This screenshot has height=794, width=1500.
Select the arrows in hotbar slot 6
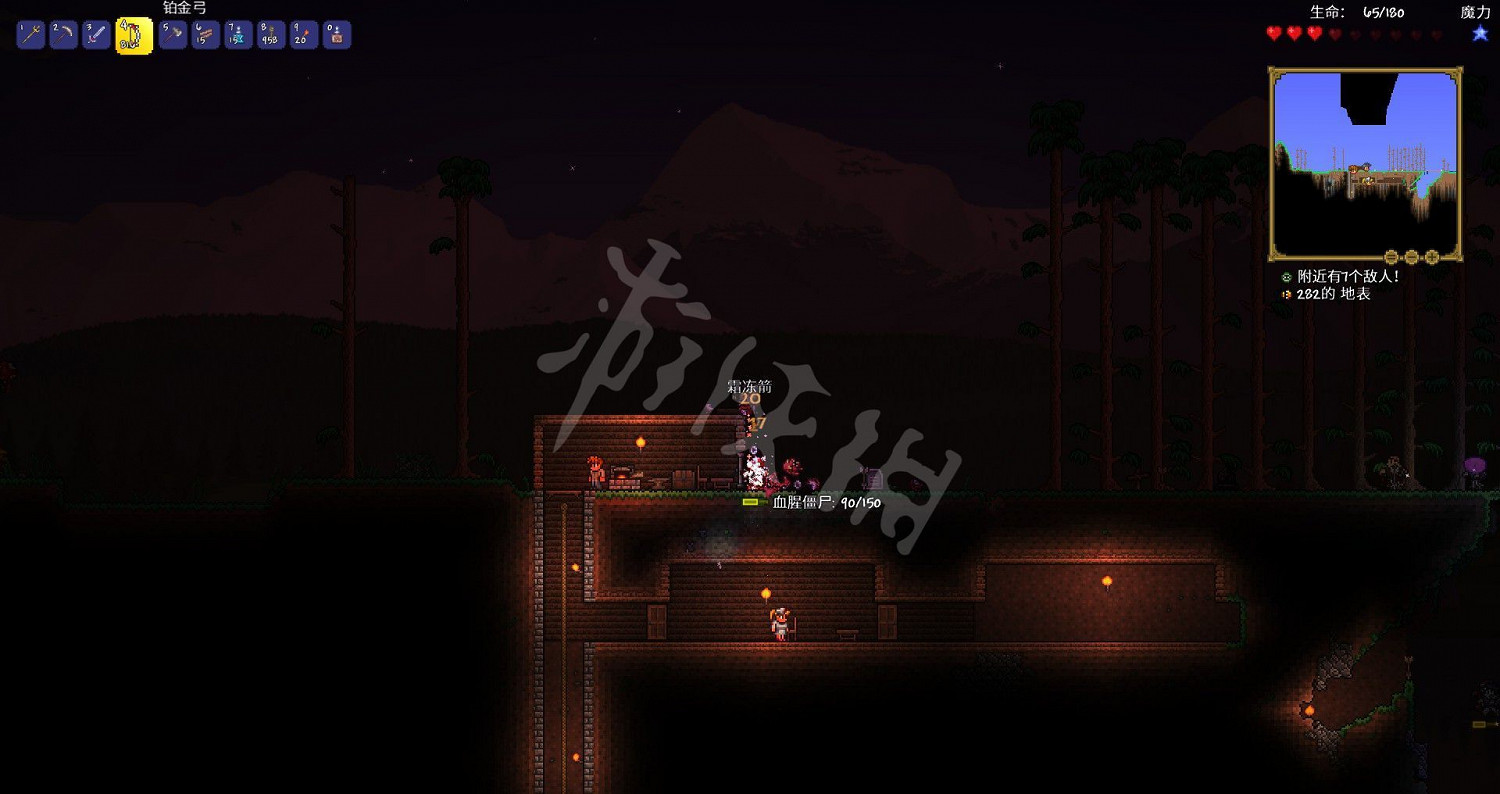pos(204,33)
